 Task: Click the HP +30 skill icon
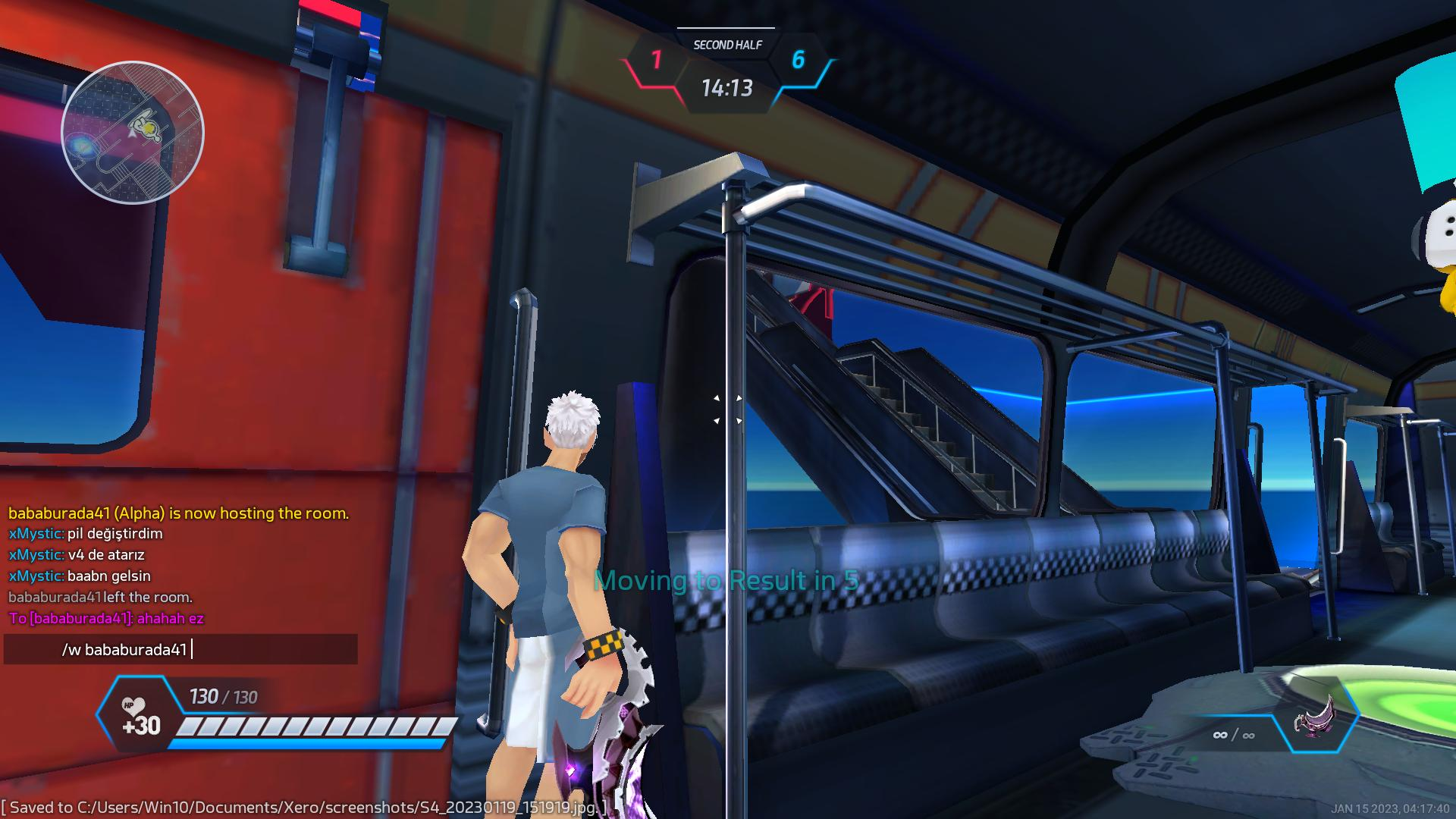pos(141,716)
